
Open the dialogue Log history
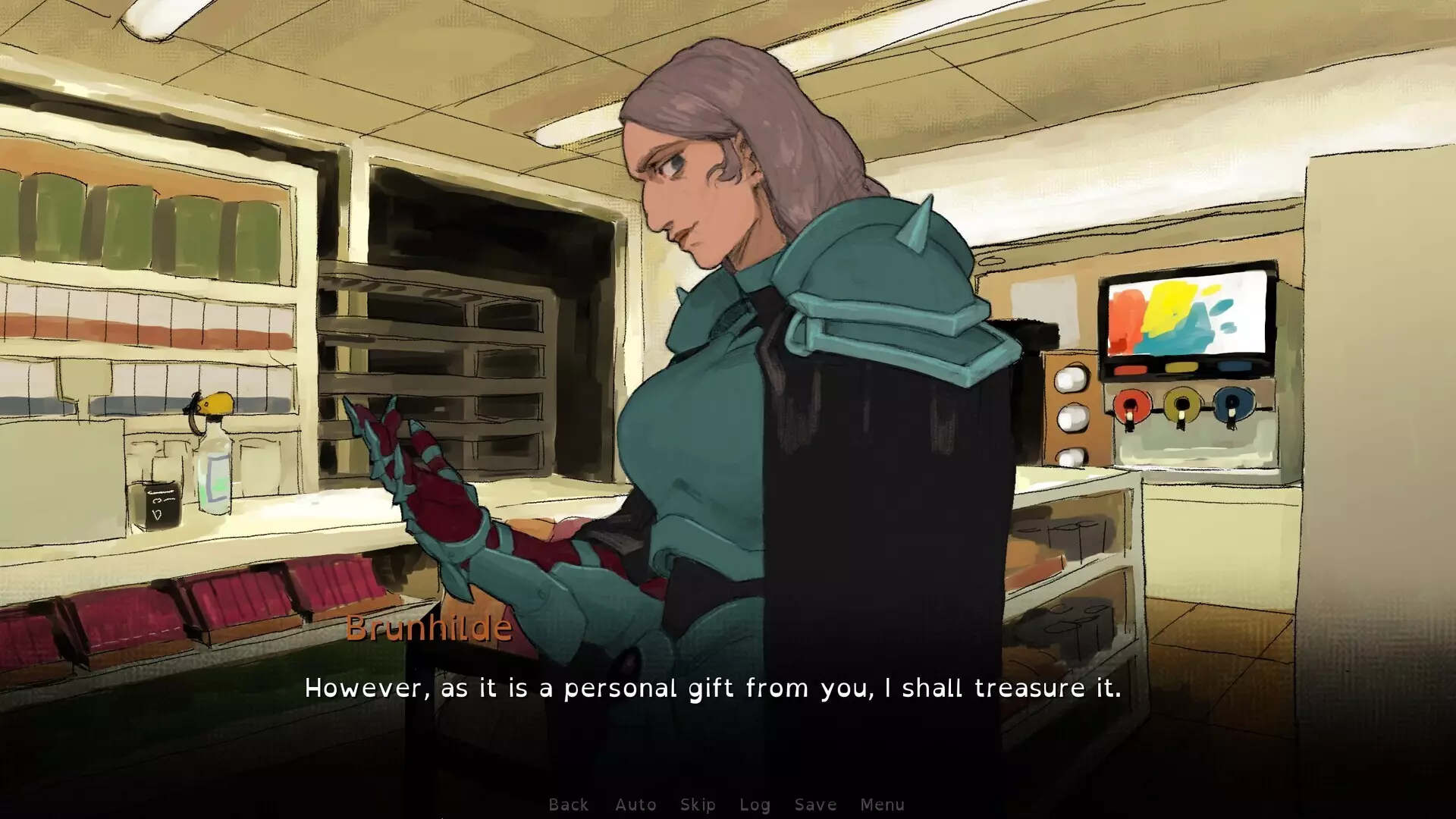coord(755,805)
